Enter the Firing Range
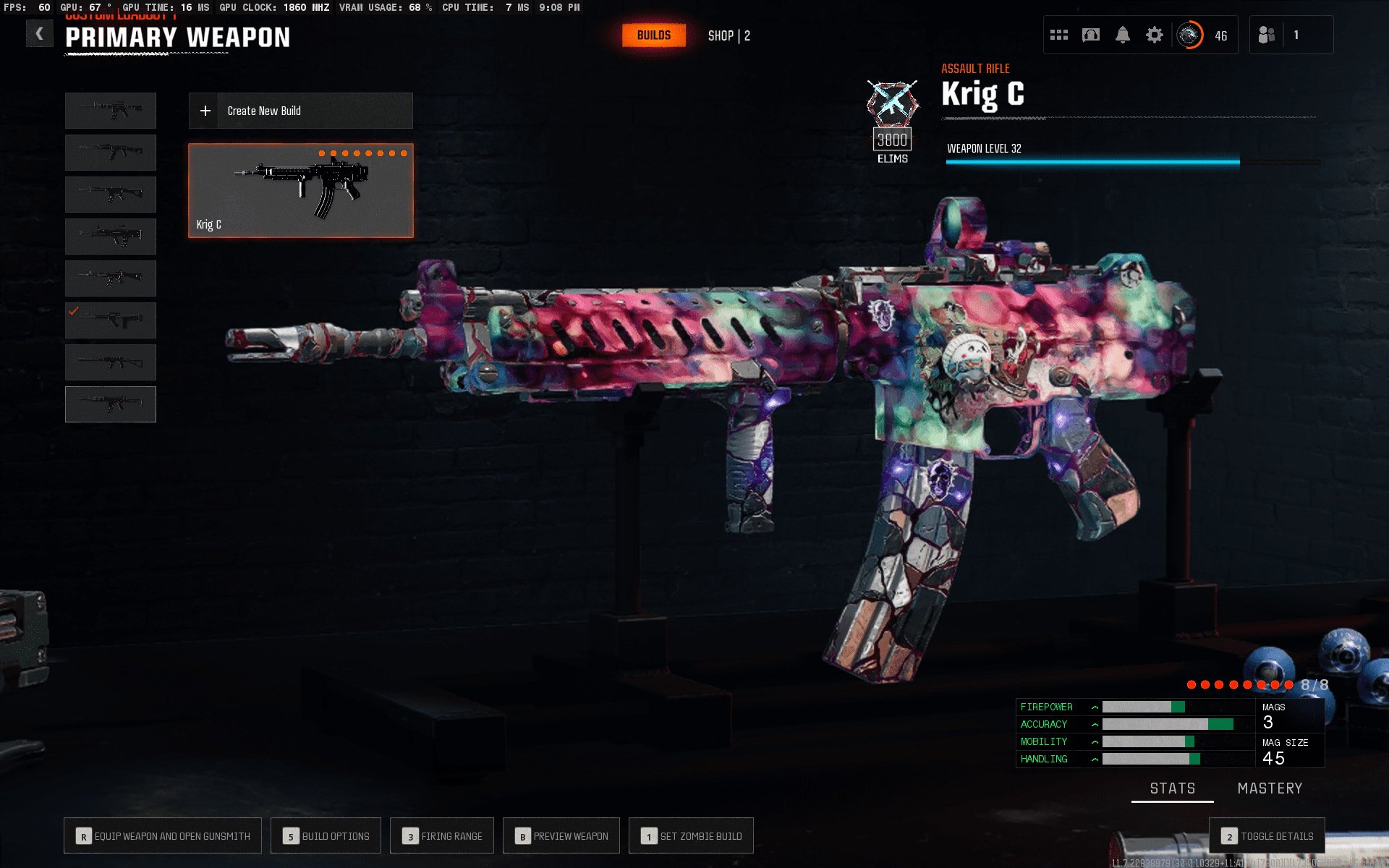1389x868 pixels. click(x=441, y=836)
